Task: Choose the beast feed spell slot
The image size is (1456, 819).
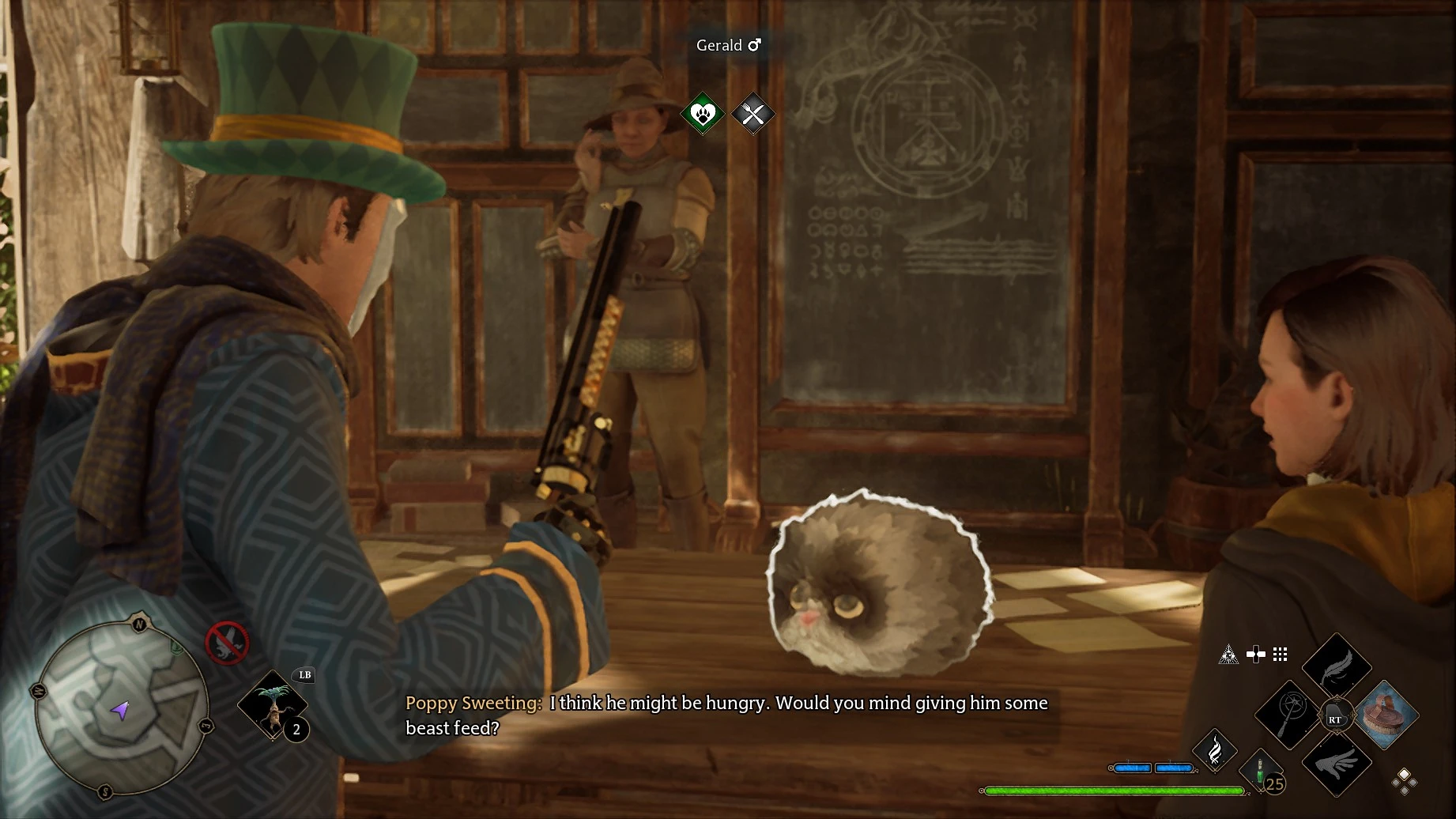Action: (x=1288, y=714)
